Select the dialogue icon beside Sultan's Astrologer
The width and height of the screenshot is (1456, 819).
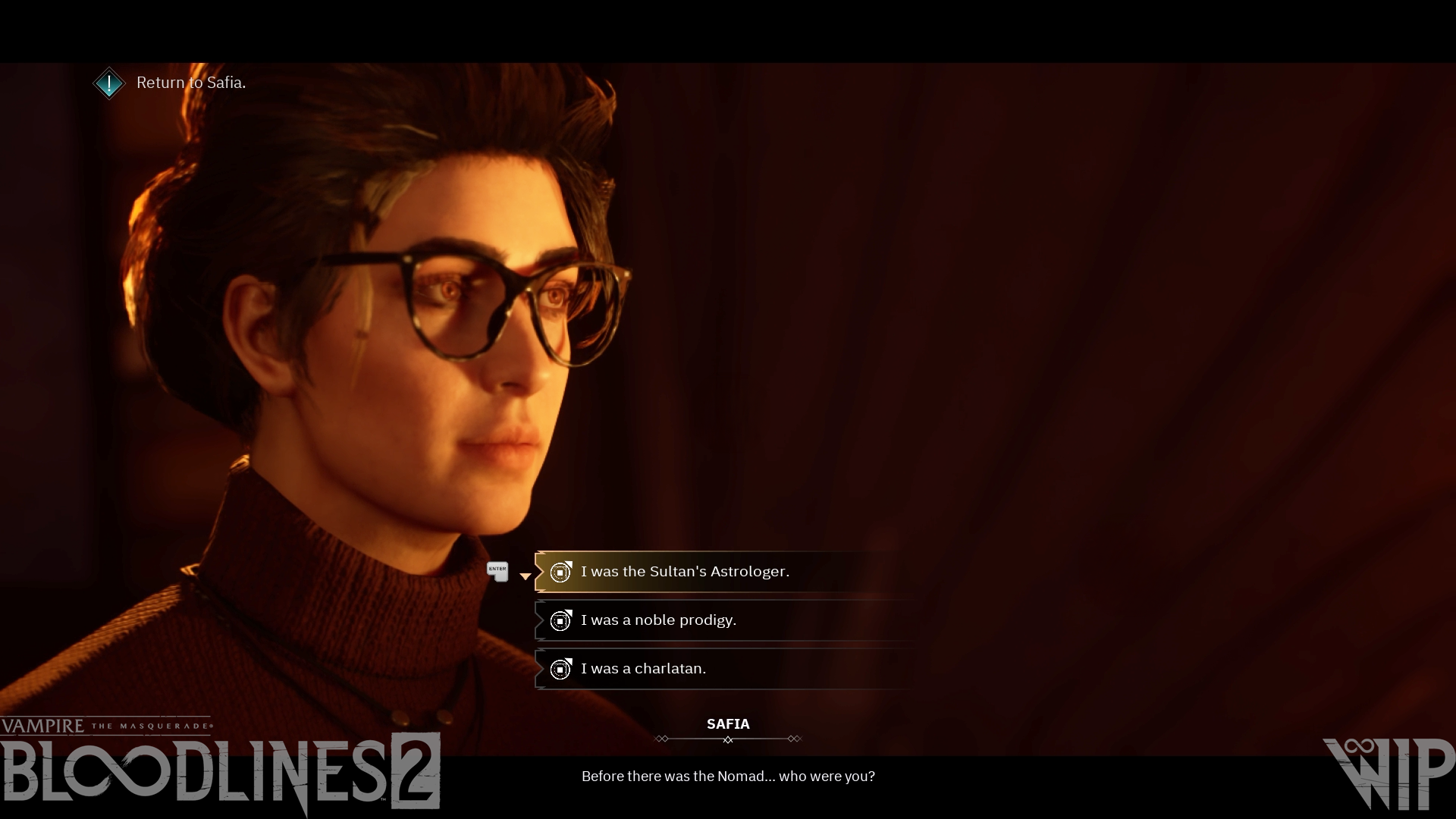560,573
